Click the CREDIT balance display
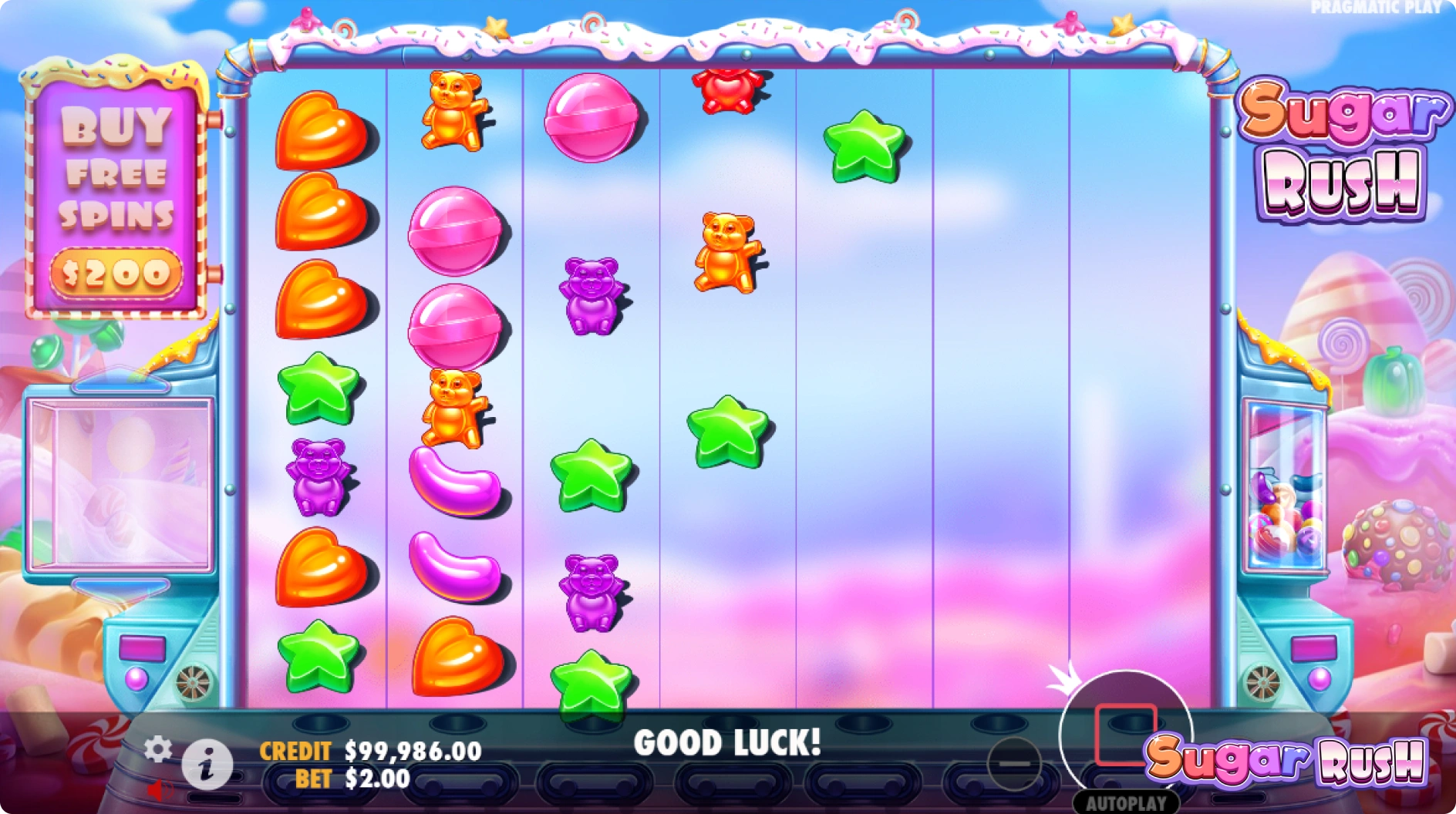The width and height of the screenshot is (1456, 814). (x=412, y=748)
